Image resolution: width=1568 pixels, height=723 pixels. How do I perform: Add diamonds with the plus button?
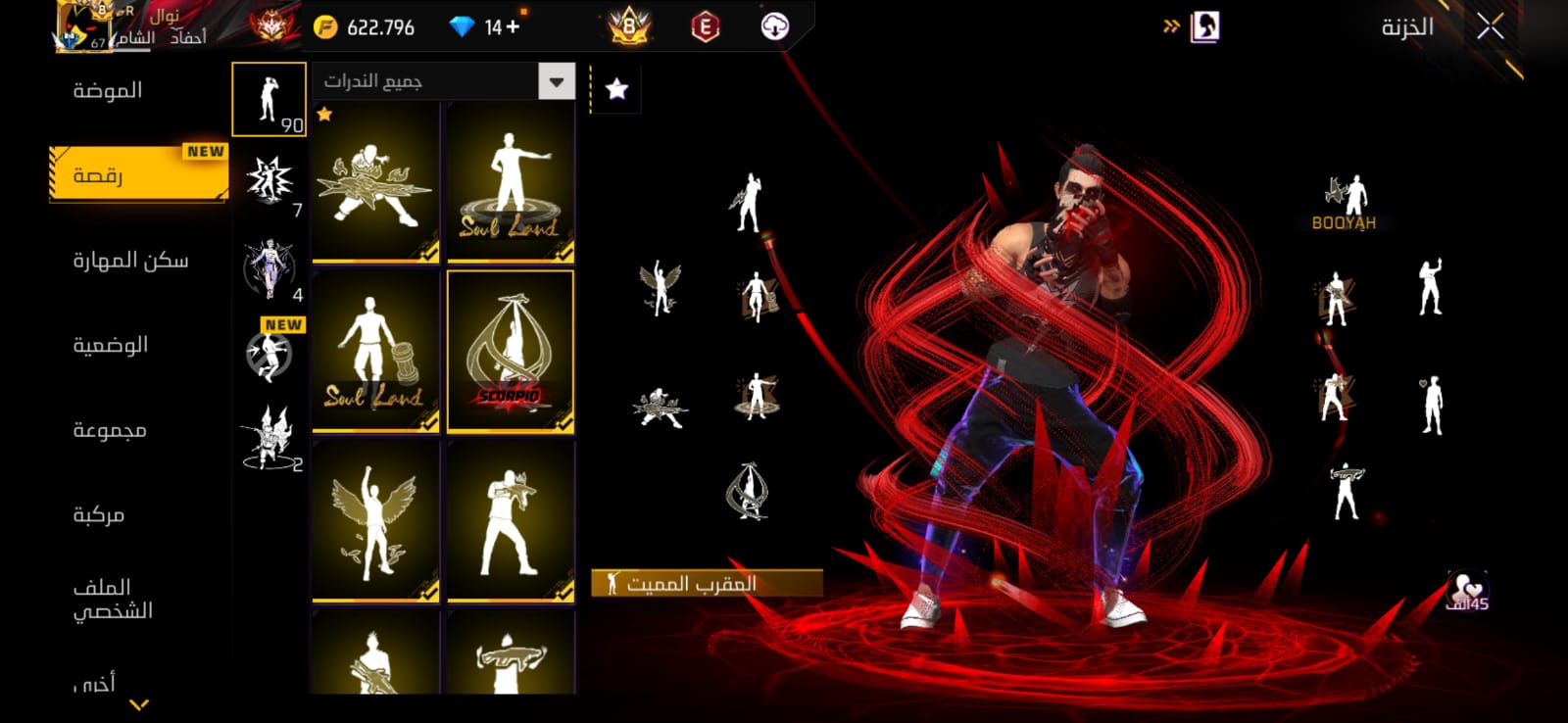pyautogui.click(x=513, y=26)
